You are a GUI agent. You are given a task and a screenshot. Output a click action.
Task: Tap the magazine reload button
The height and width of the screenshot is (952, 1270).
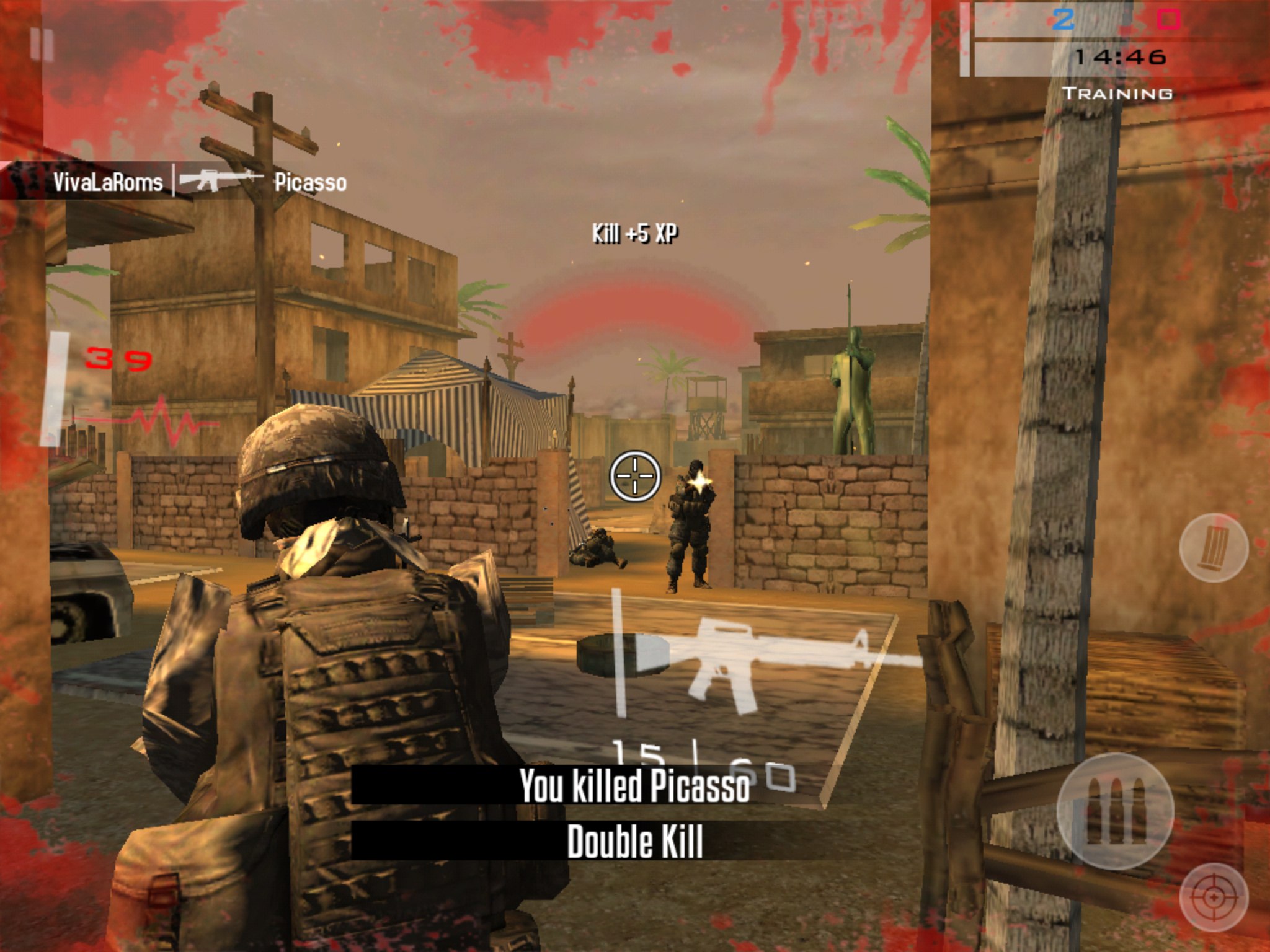[1213, 549]
